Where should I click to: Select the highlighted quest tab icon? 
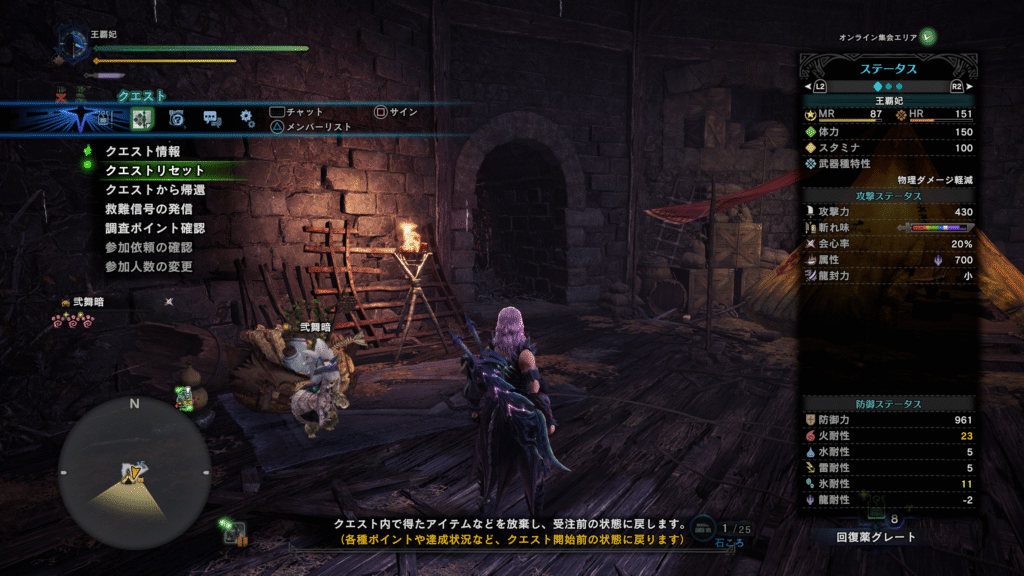(141, 119)
